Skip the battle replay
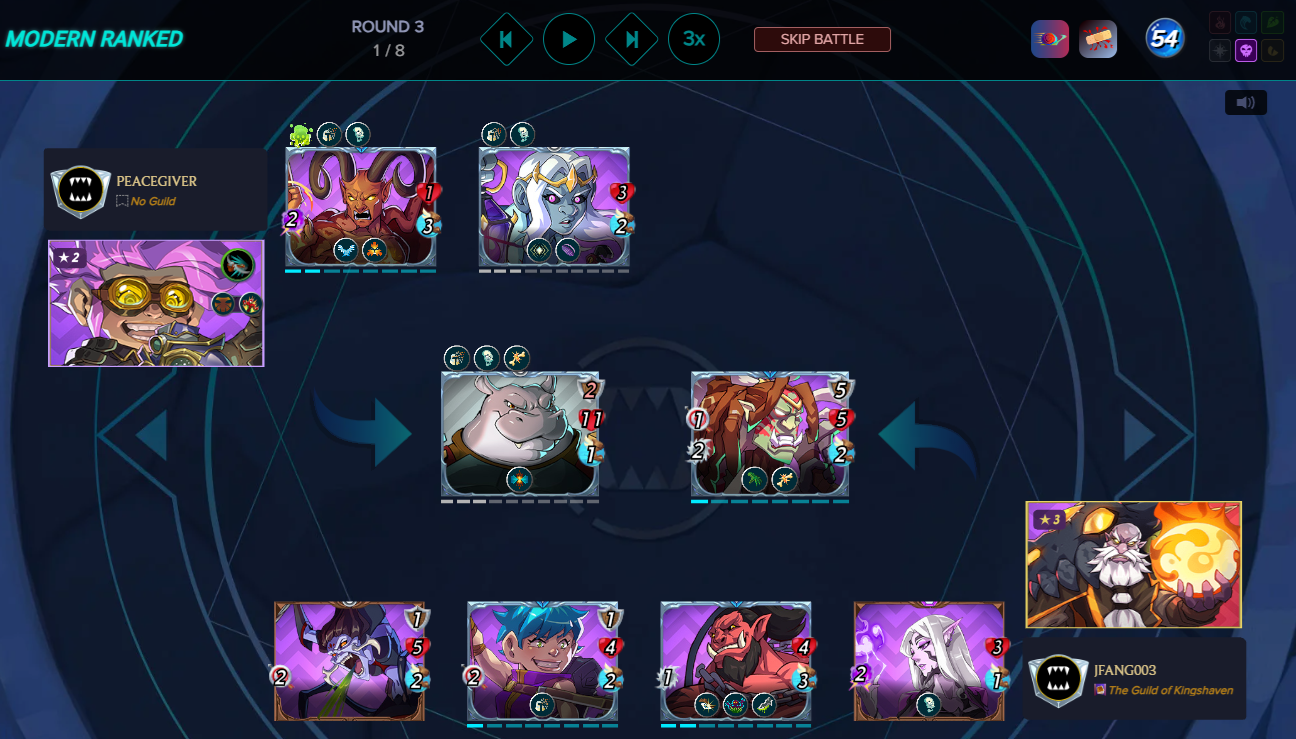The image size is (1296, 739). coord(822,40)
